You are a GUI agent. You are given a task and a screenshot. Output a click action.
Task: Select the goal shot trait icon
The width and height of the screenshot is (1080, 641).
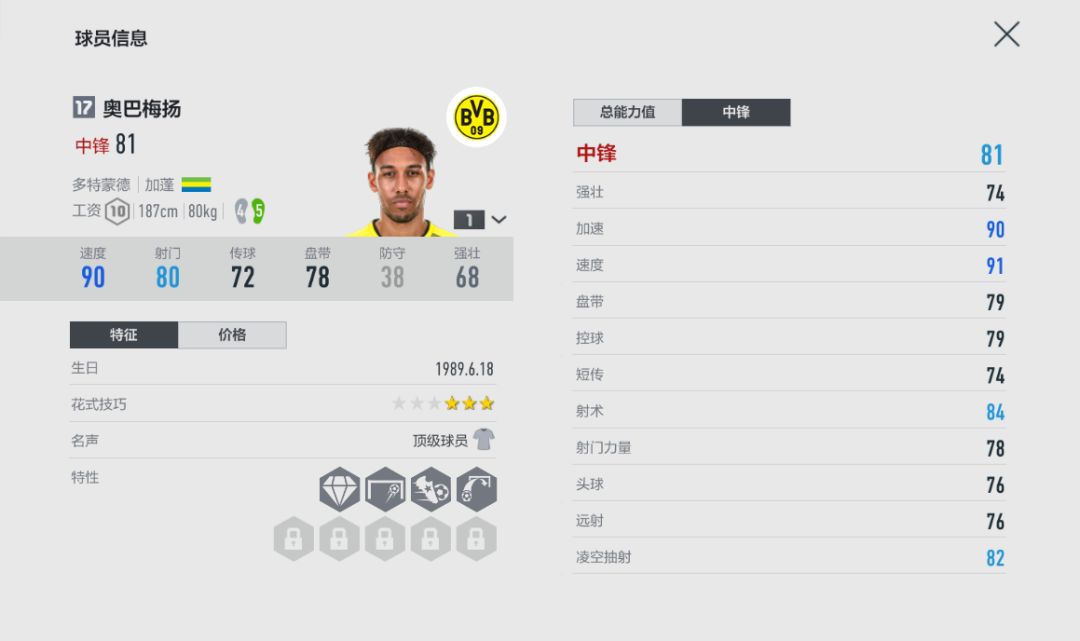[x=385, y=489]
